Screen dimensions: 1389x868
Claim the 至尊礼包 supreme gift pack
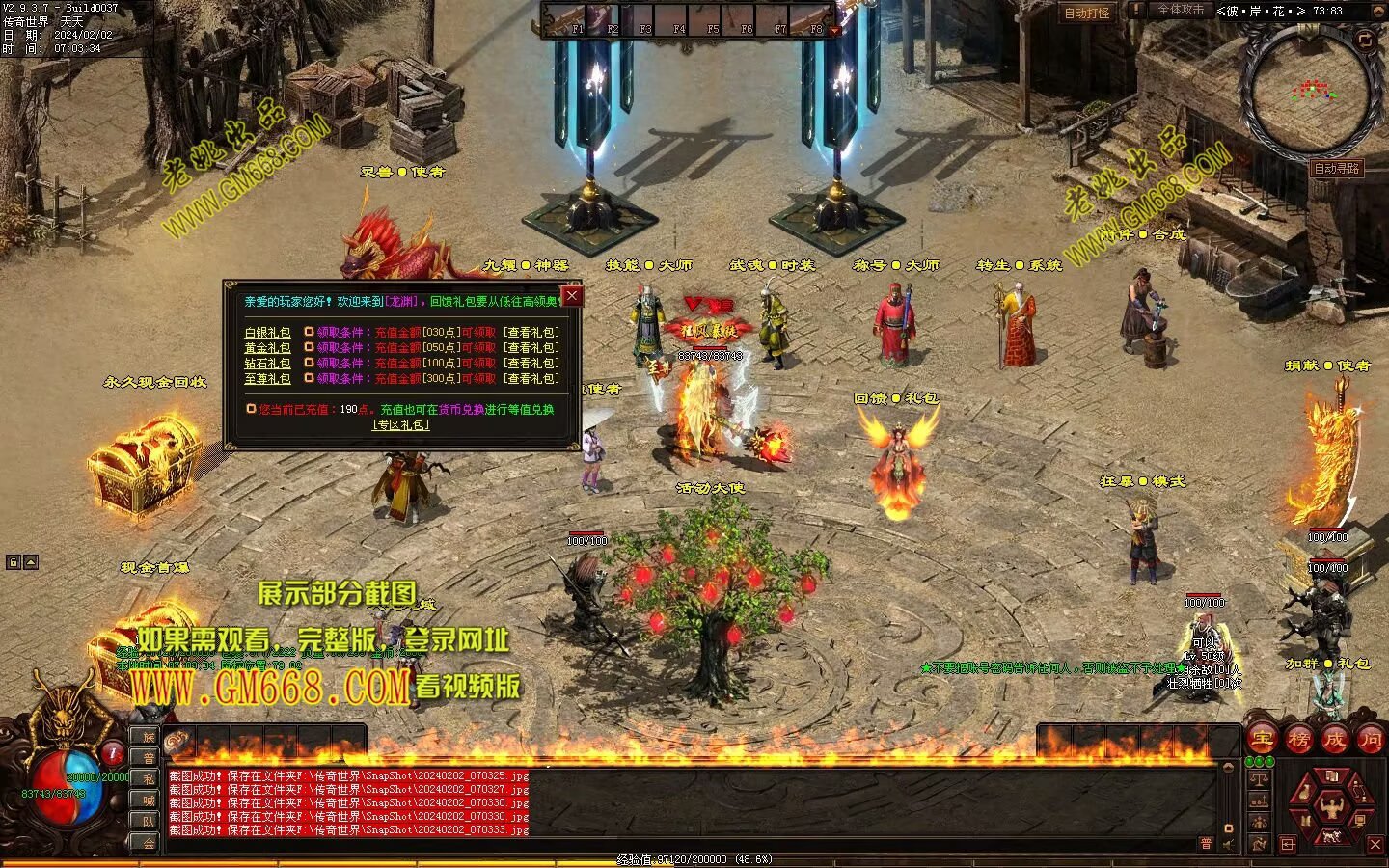click(477, 379)
